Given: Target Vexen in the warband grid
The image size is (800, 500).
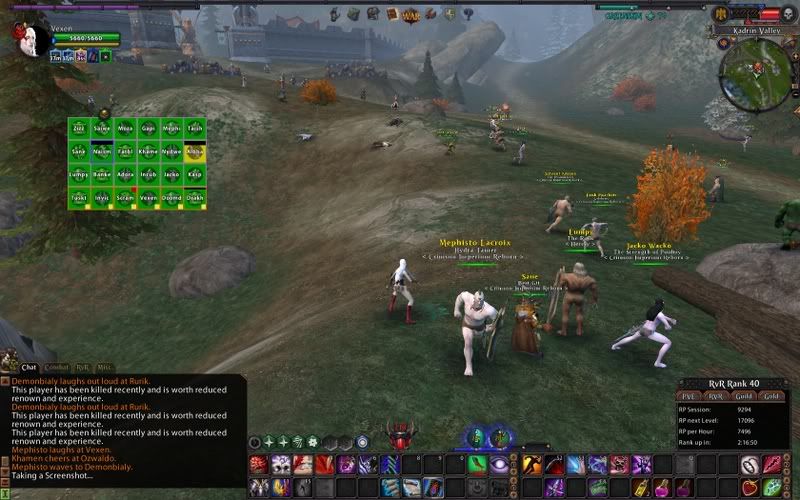Looking at the screenshot, I should (x=148, y=197).
